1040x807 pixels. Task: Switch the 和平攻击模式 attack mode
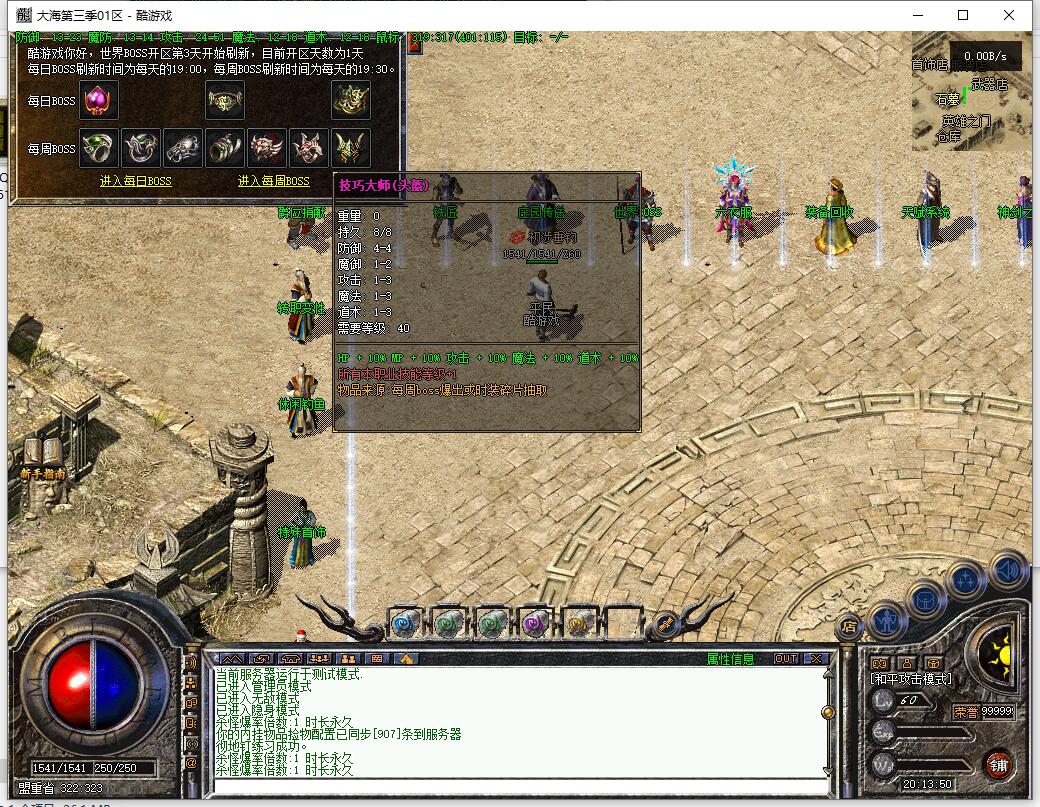click(912, 679)
